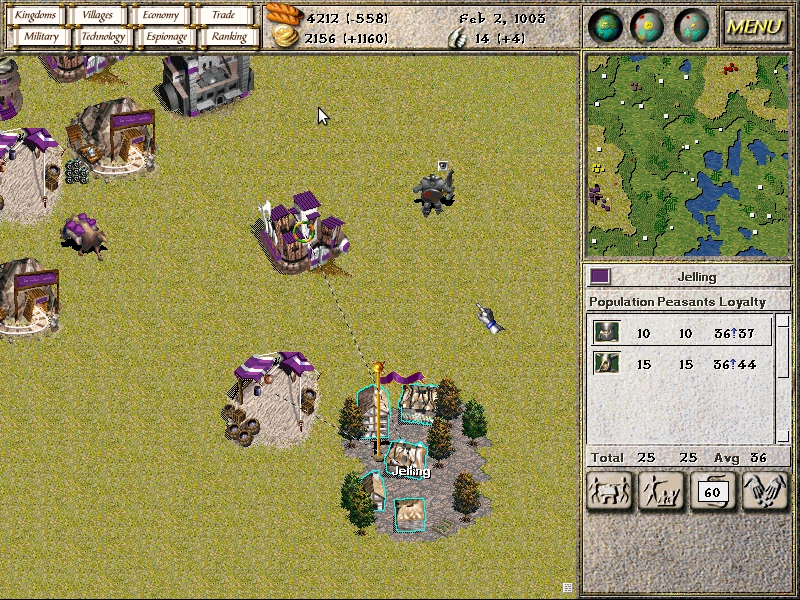800x600 pixels.
Task: Open the Technology report scroll
Action: click(x=104, y=37)
